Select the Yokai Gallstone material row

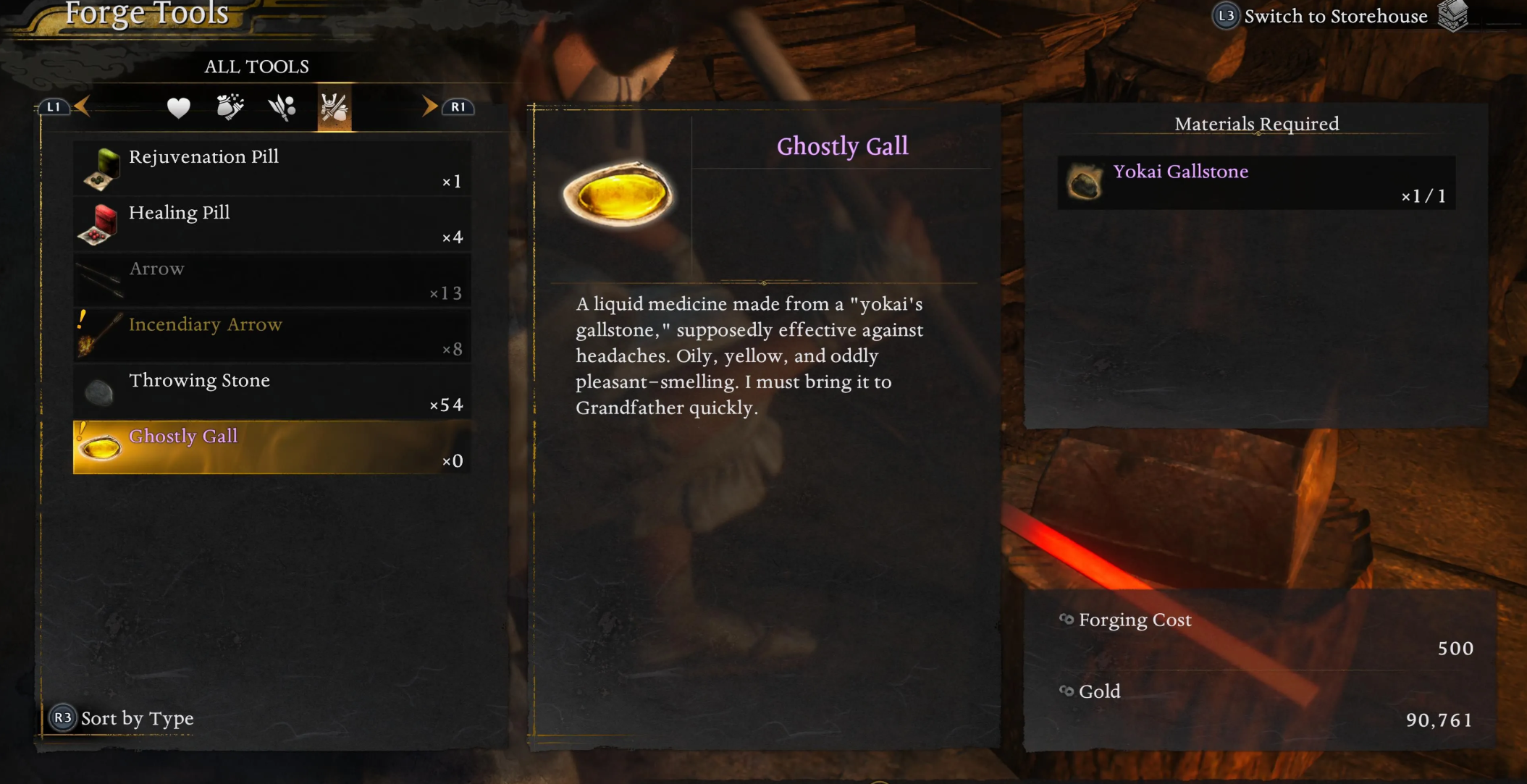1255,182
